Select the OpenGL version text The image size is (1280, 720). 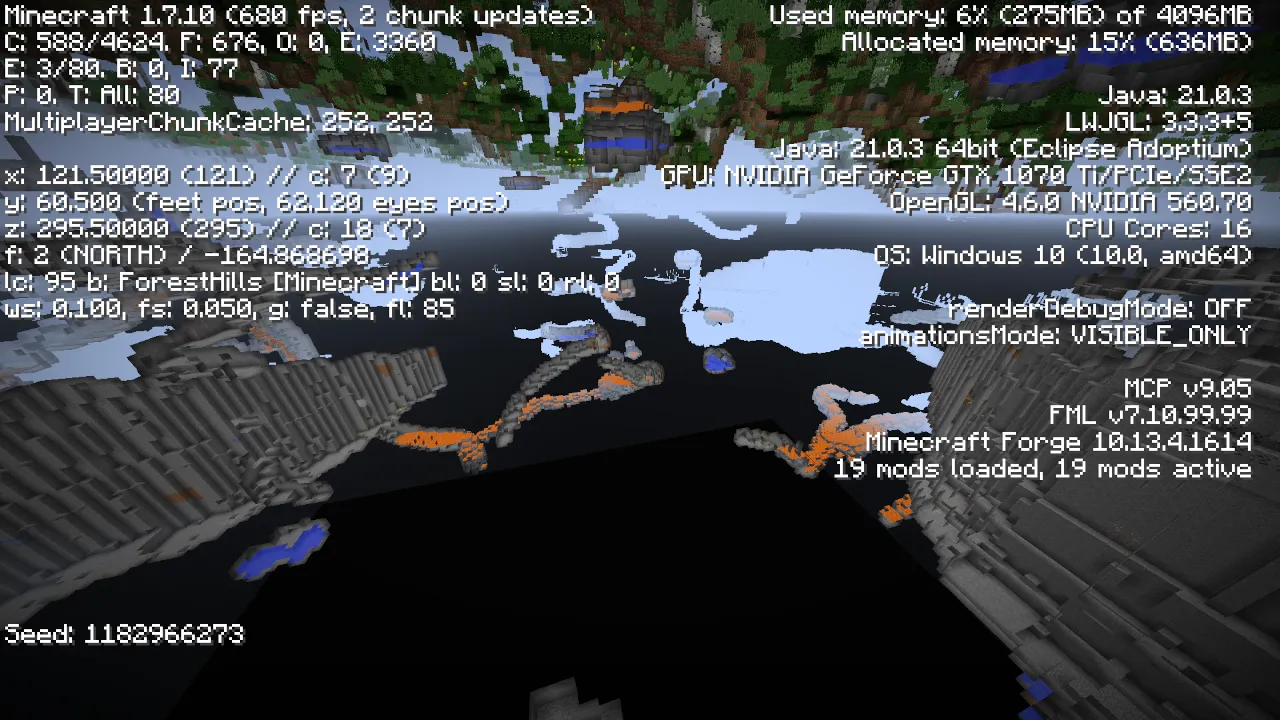click(1070, 202)
